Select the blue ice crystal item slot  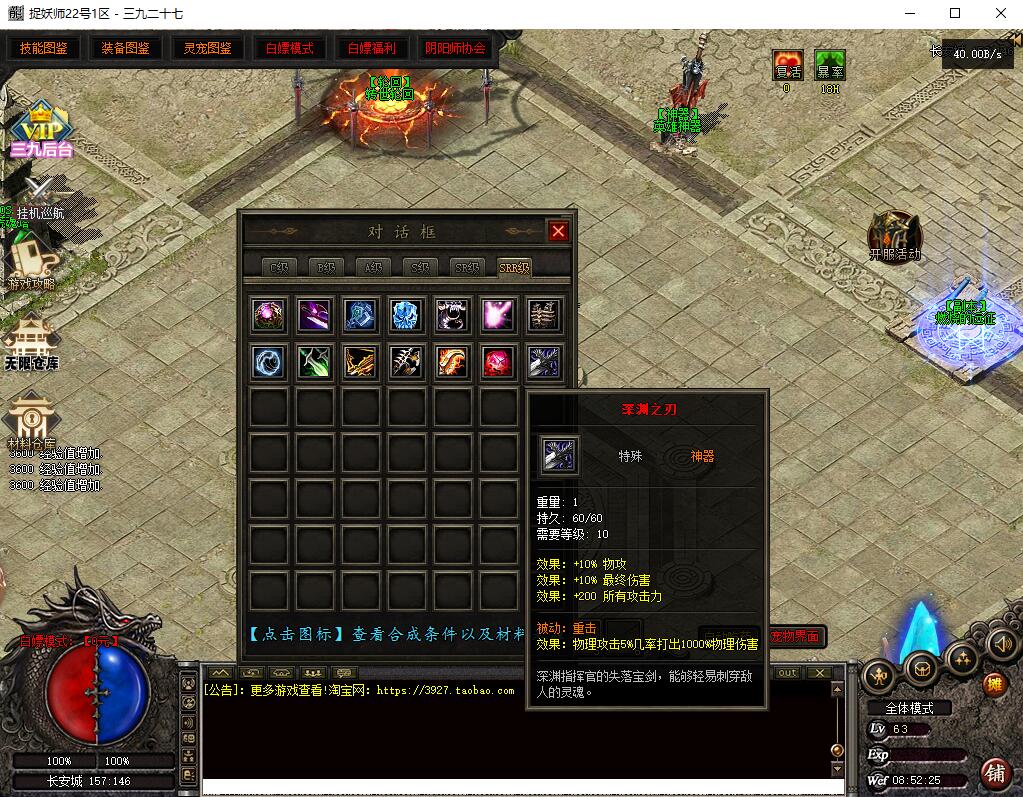pos(405,315)
